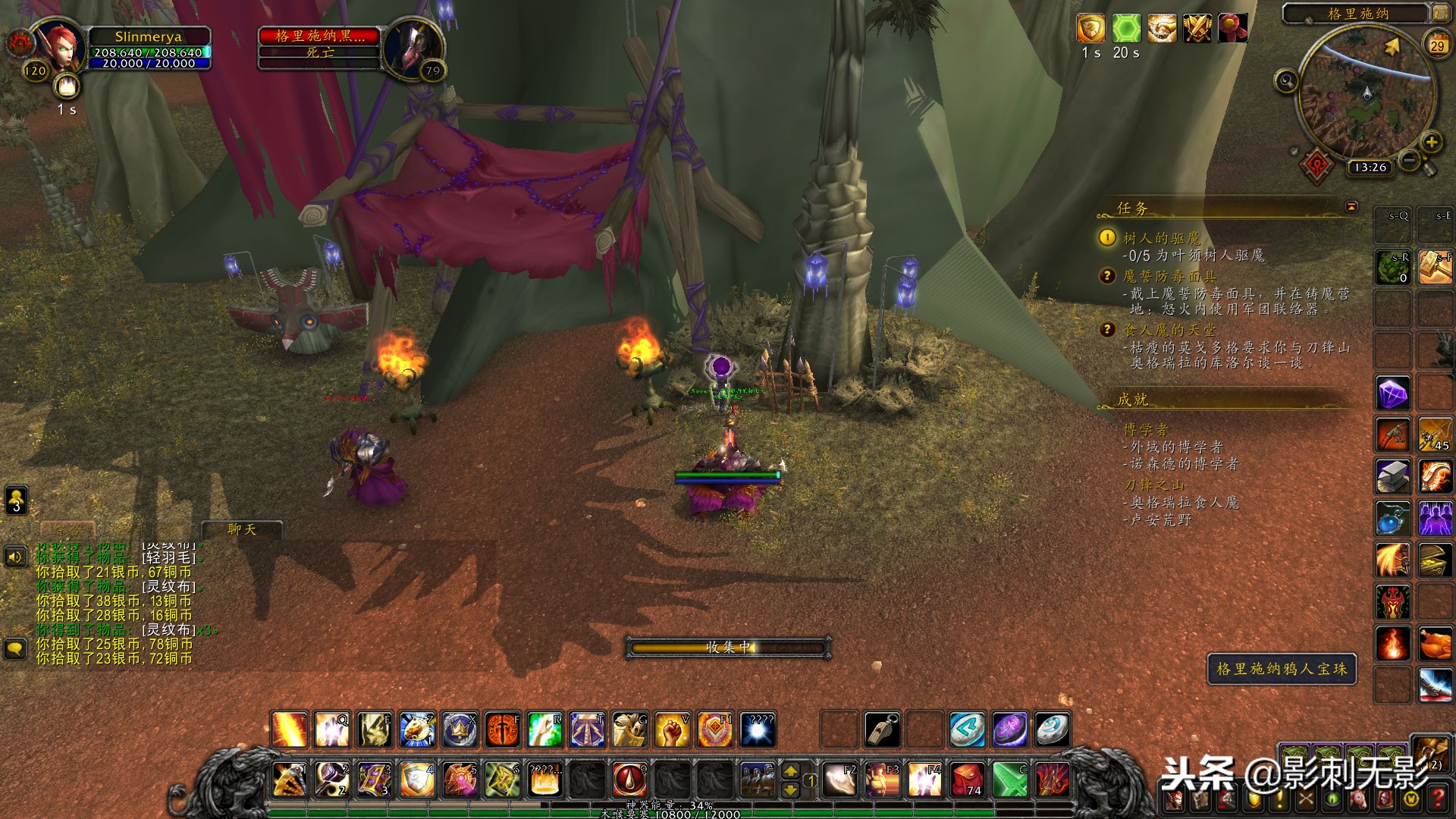The width and height of the screenshot is (1456, 819).
Task: Activate the red blood drop ability
Action: (629, 779)
